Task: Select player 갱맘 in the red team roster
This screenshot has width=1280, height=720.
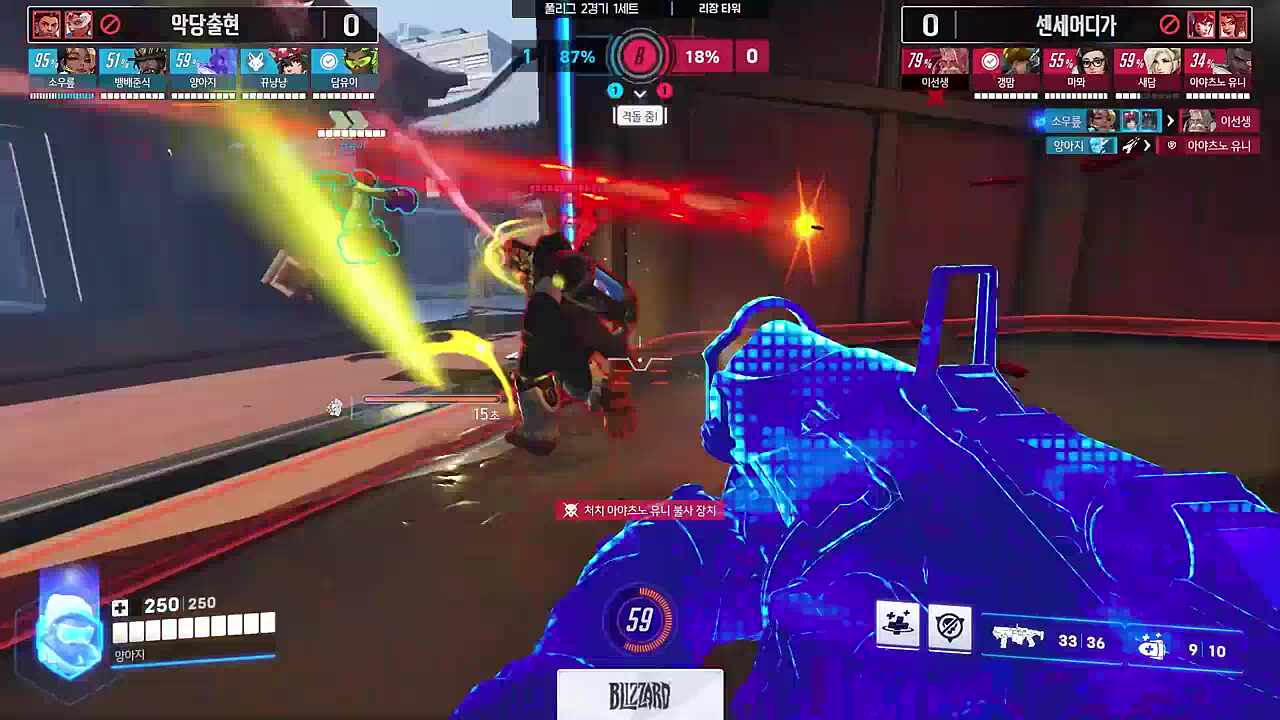Action: pyautogui.click(x=1007, y=70)
